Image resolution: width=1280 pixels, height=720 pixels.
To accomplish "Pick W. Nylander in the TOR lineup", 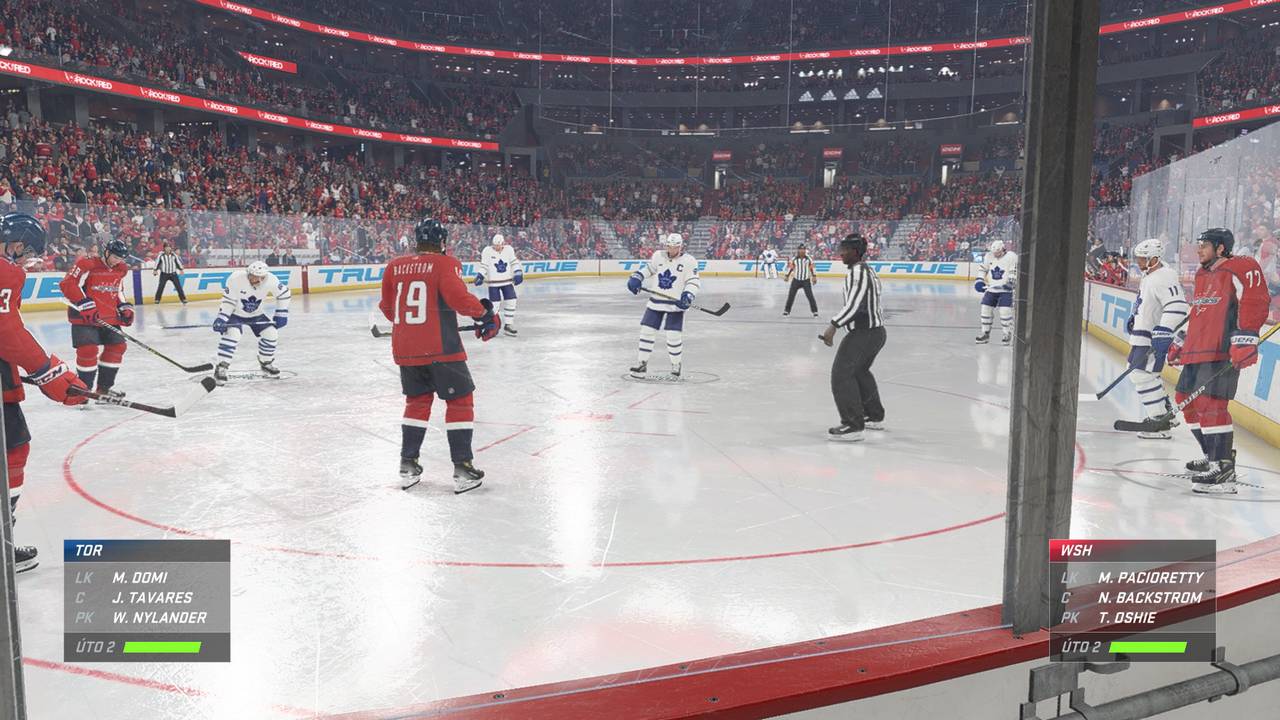I will click(x=159, y=617).
